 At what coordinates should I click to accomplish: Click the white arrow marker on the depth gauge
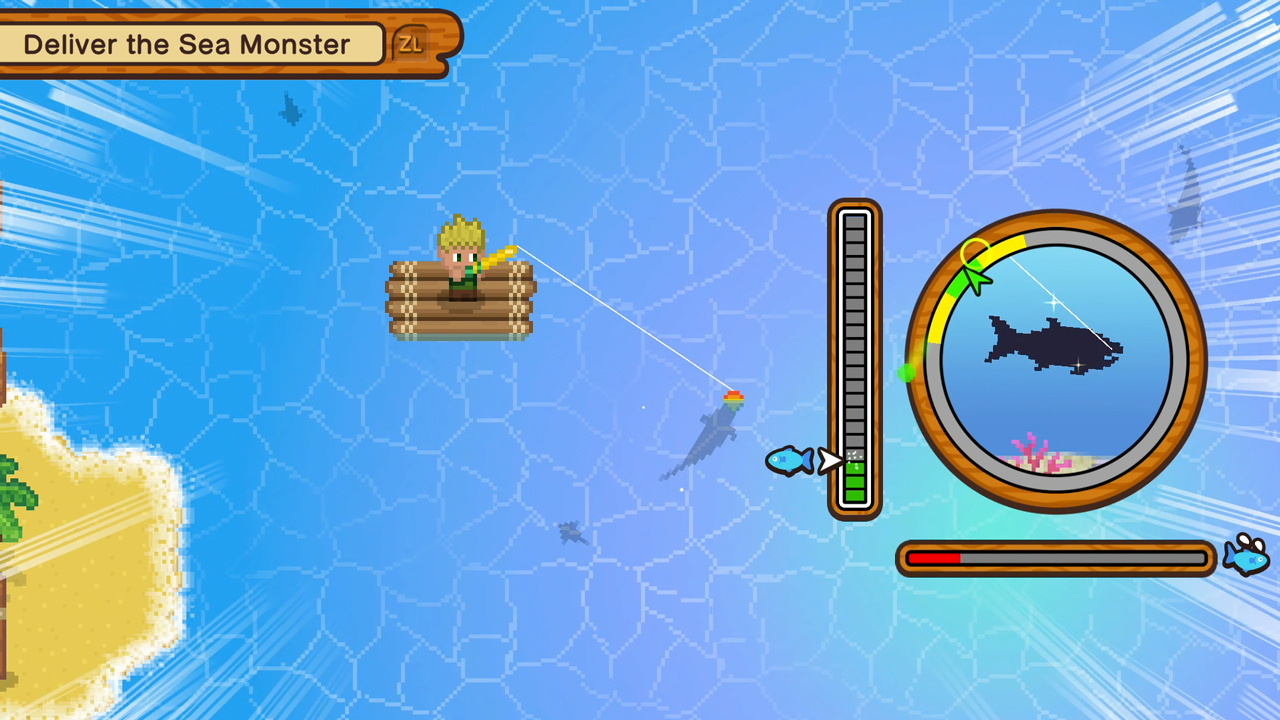coord(830,461)
